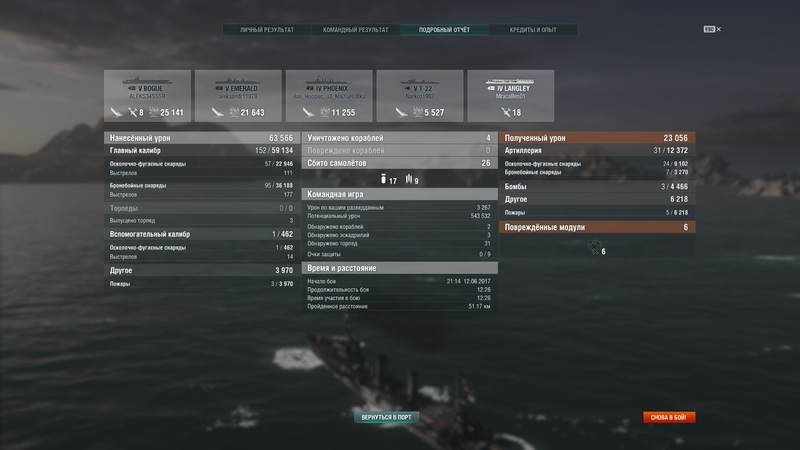The width and height of the screenshot is (800, 450).
Task: Select the IV Langley ship card
Action: (511, 96)
